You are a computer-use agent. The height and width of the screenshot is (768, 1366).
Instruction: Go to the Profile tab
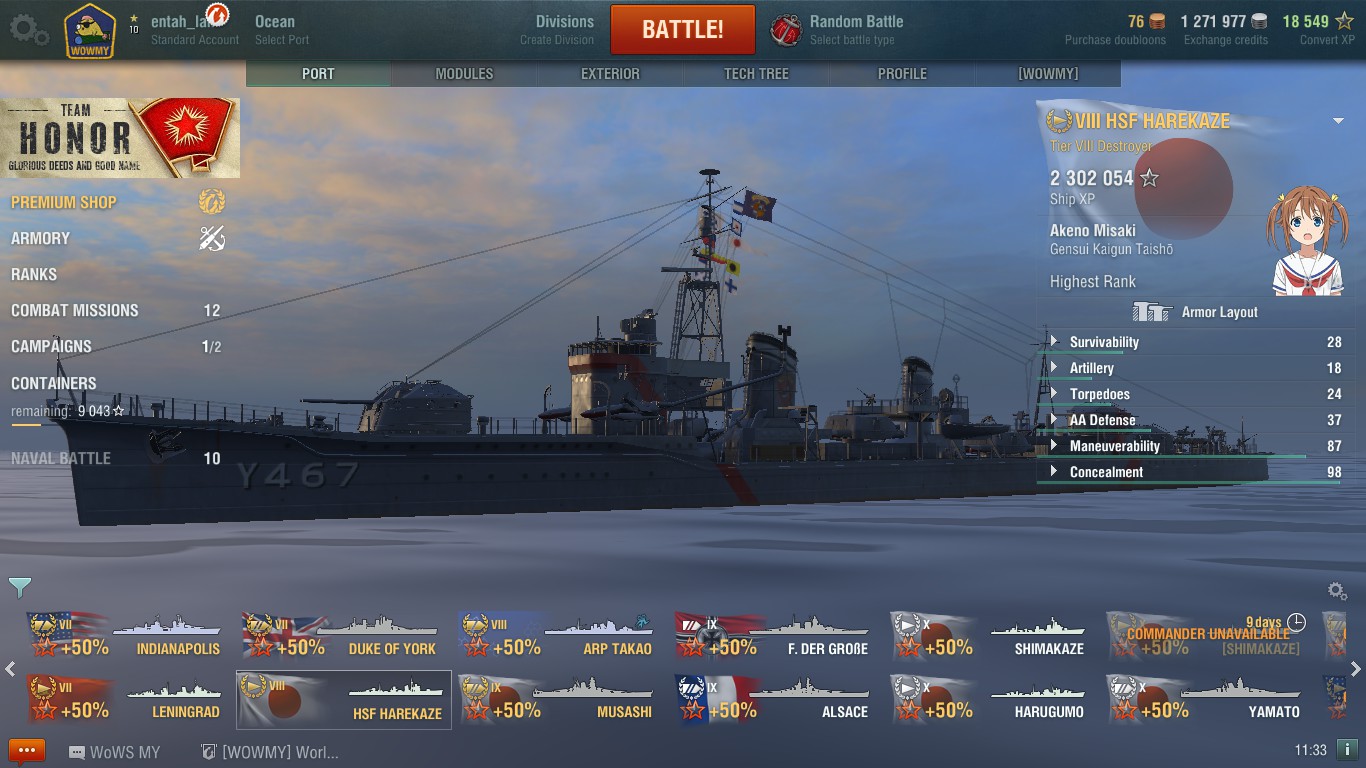(x=902, y=74)
